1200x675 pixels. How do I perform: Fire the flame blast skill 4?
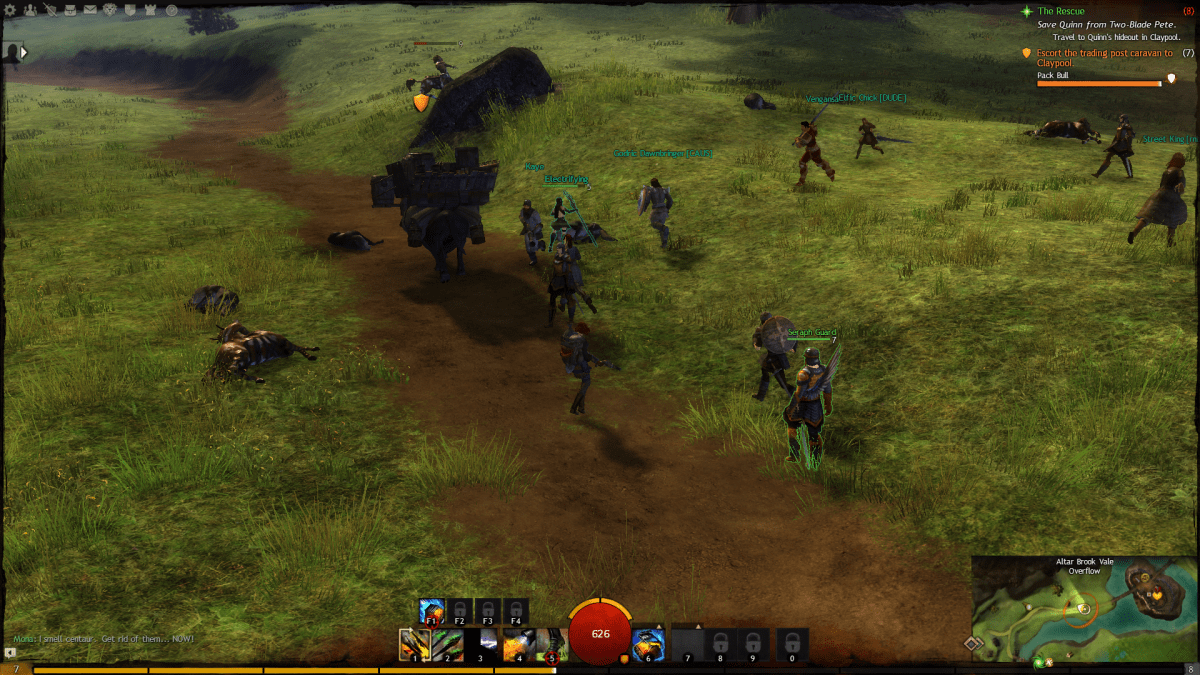coord(517,645)
